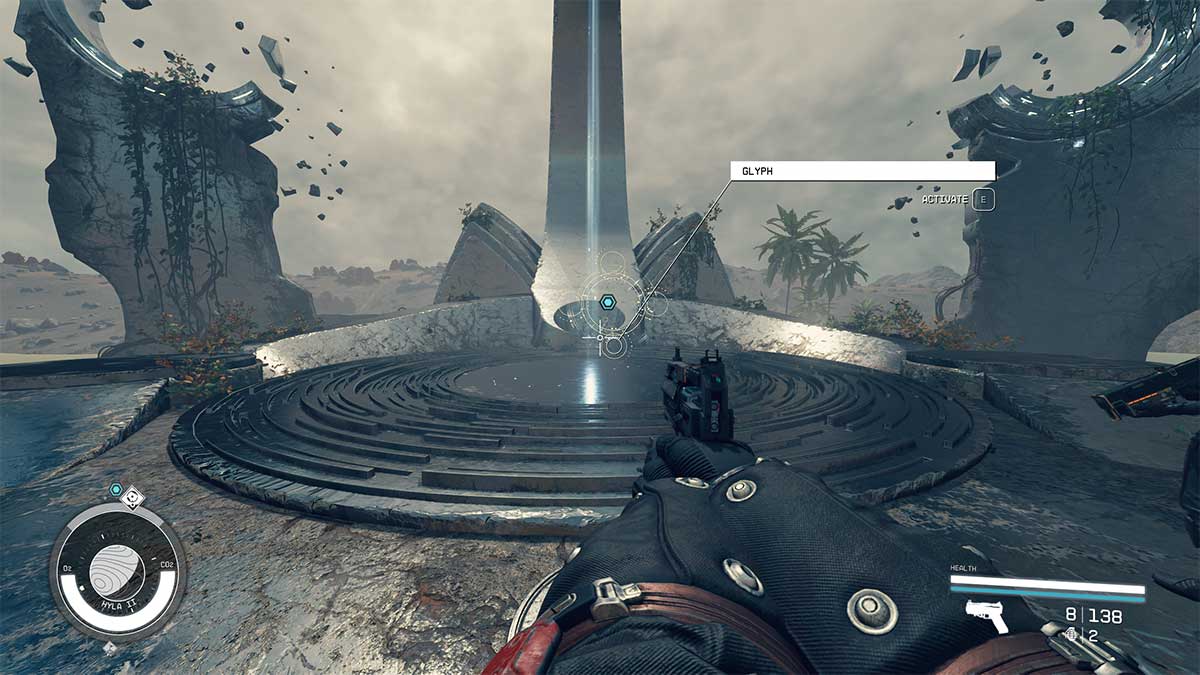Click the GLYPH name label banner
1200x675 pixels.
point(862,171)
